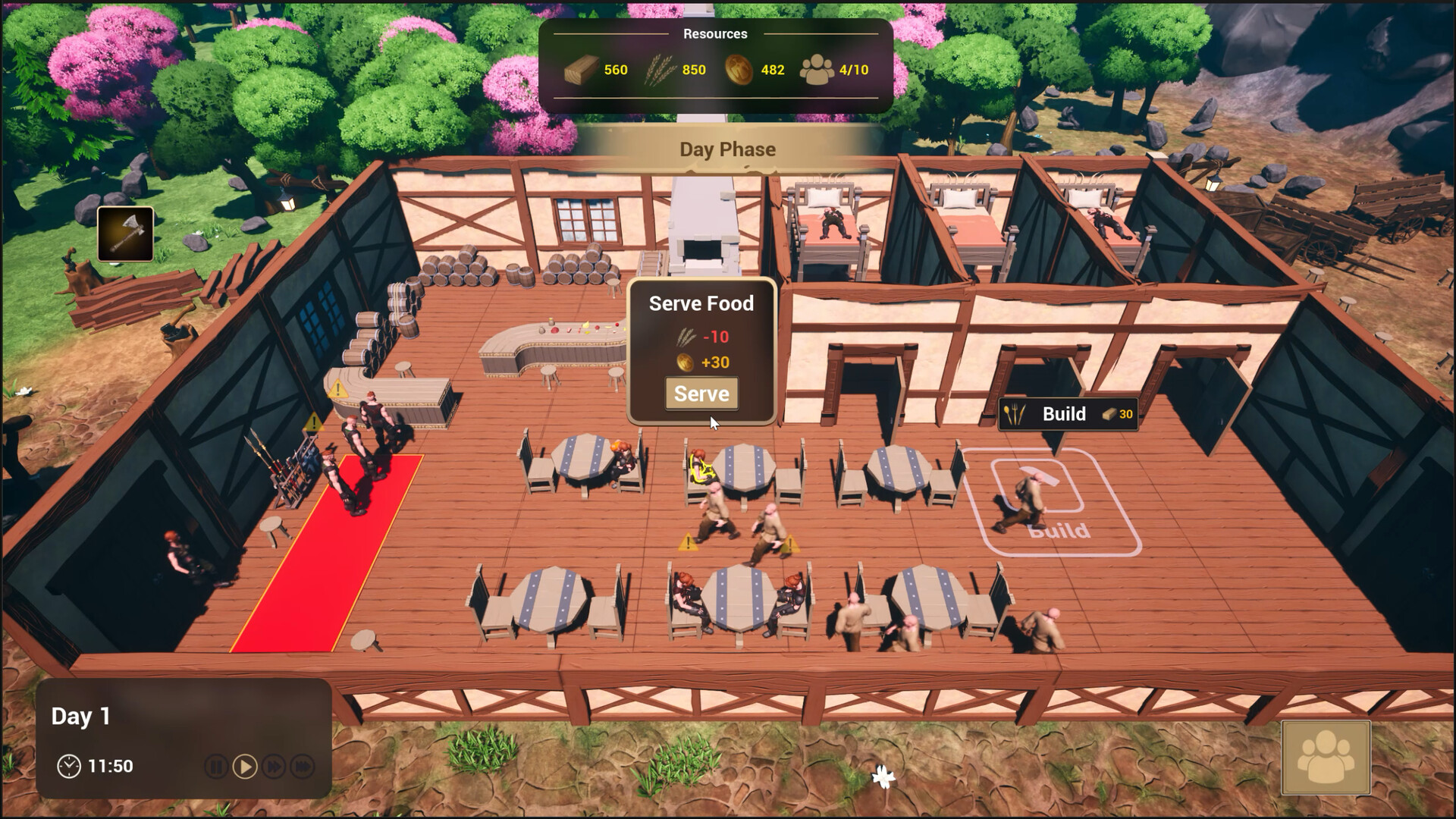Screen dimensions: 1456x819
Task: Click the coin +30 reward indicator
Action: click(x=702, y=362)
